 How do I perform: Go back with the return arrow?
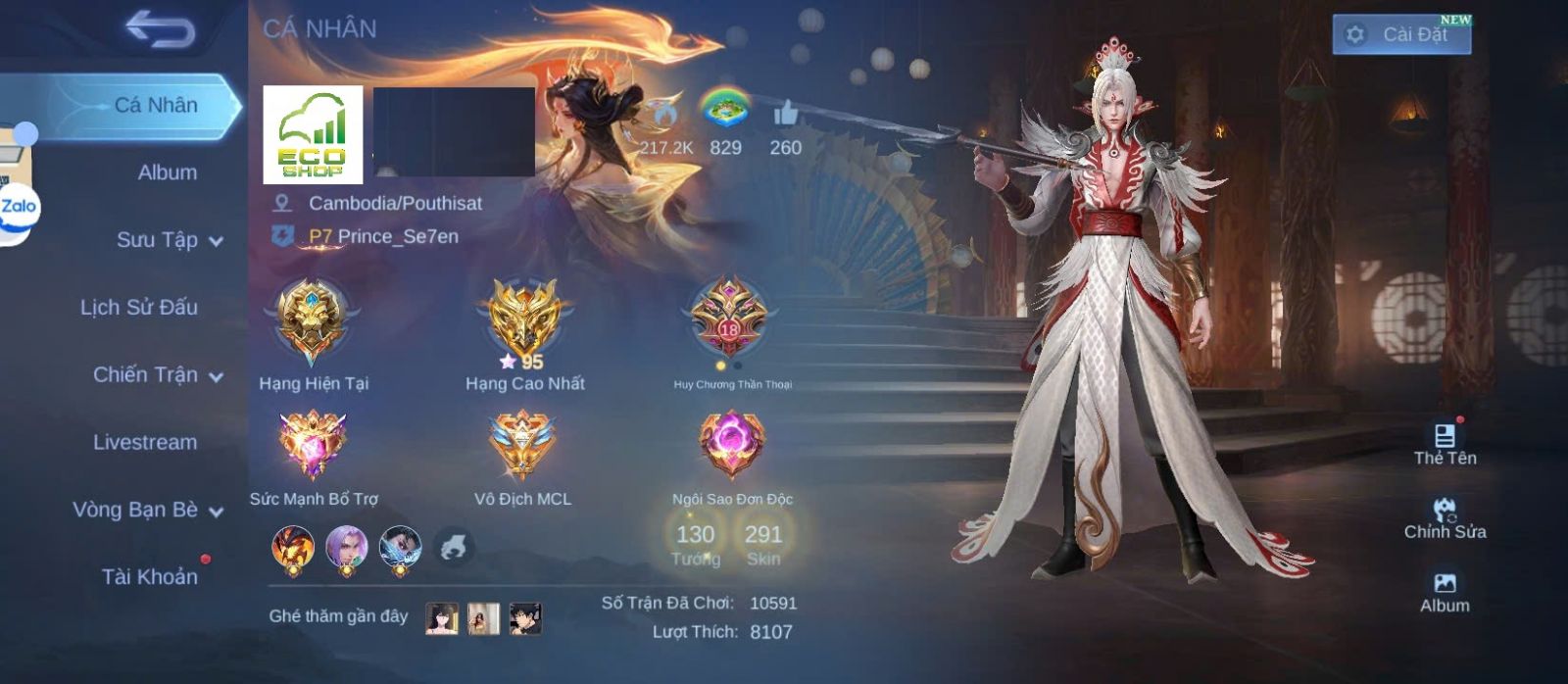pos(160,29)
